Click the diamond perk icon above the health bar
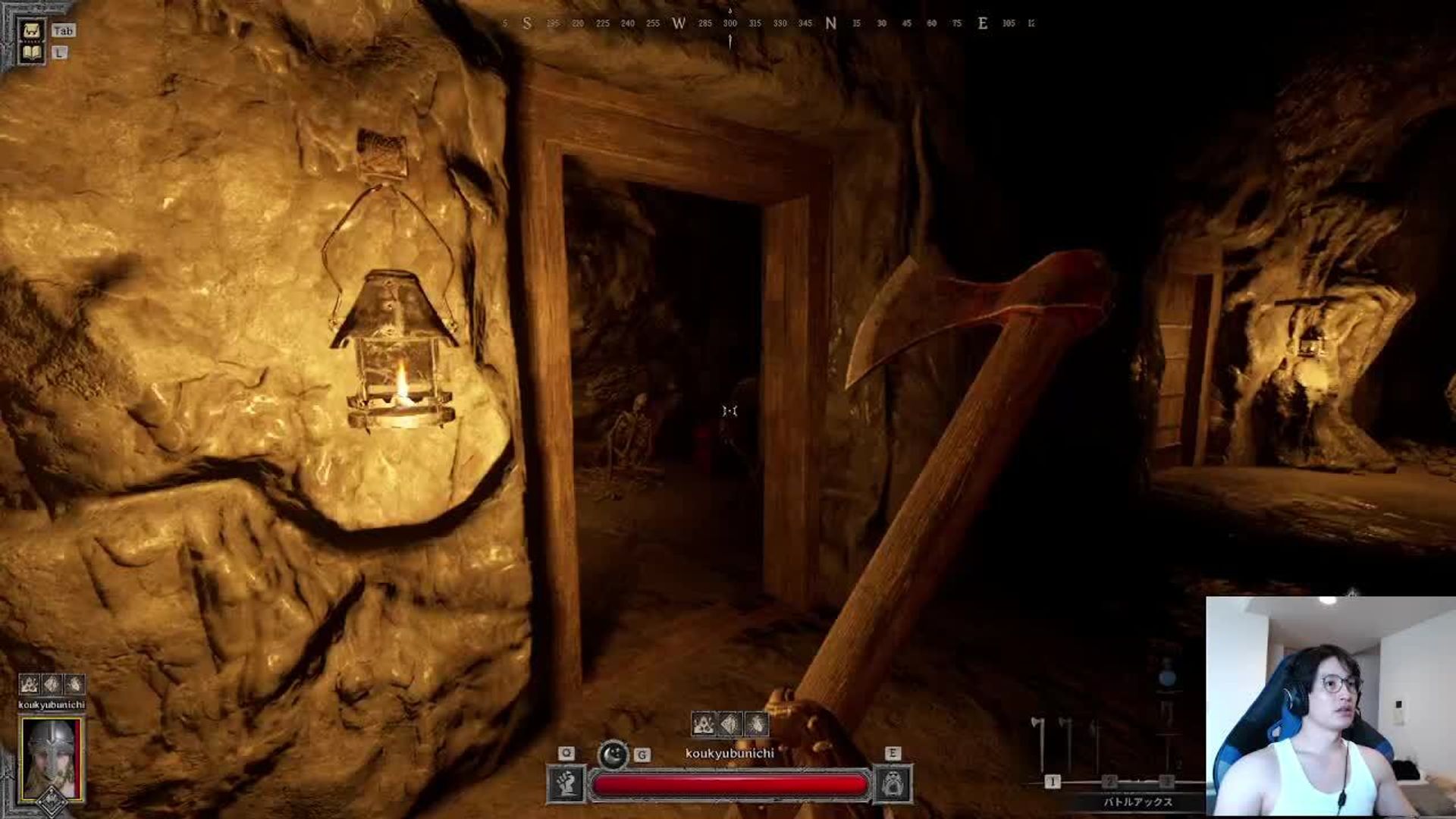 click(x=730, y=724)
